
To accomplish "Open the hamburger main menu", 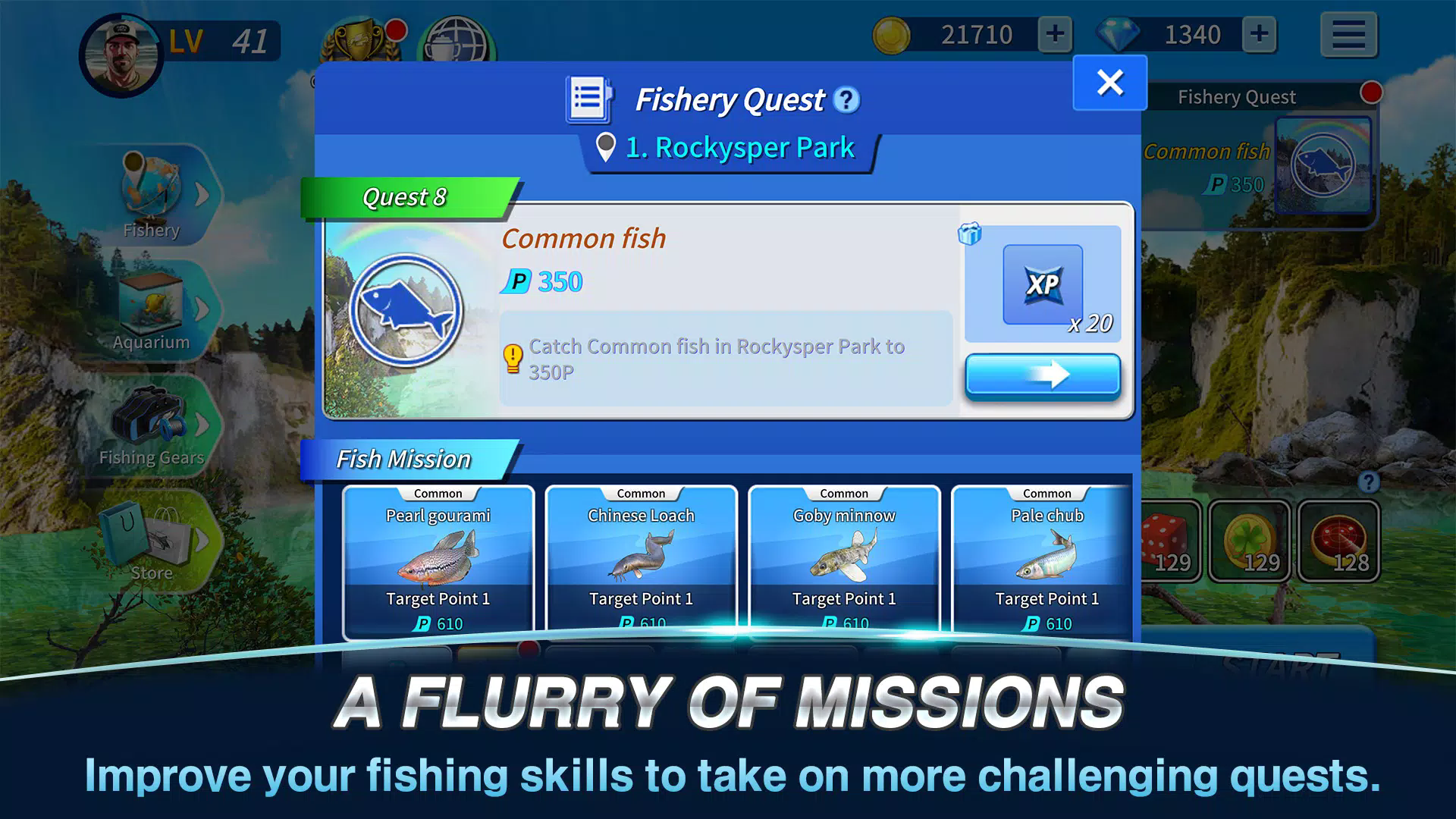I will pos(1348,34).
